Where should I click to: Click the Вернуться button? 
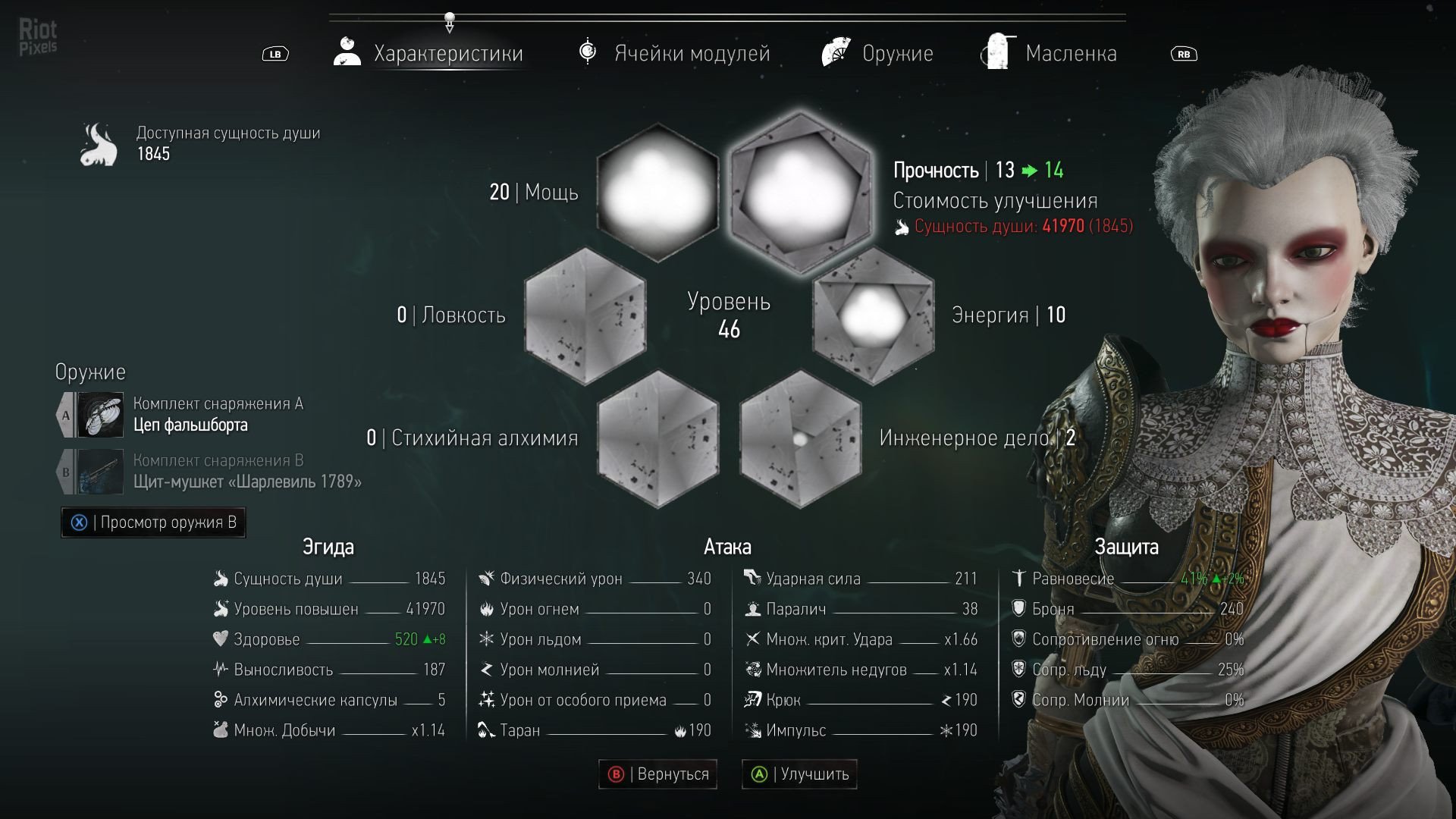pos(657,774)
